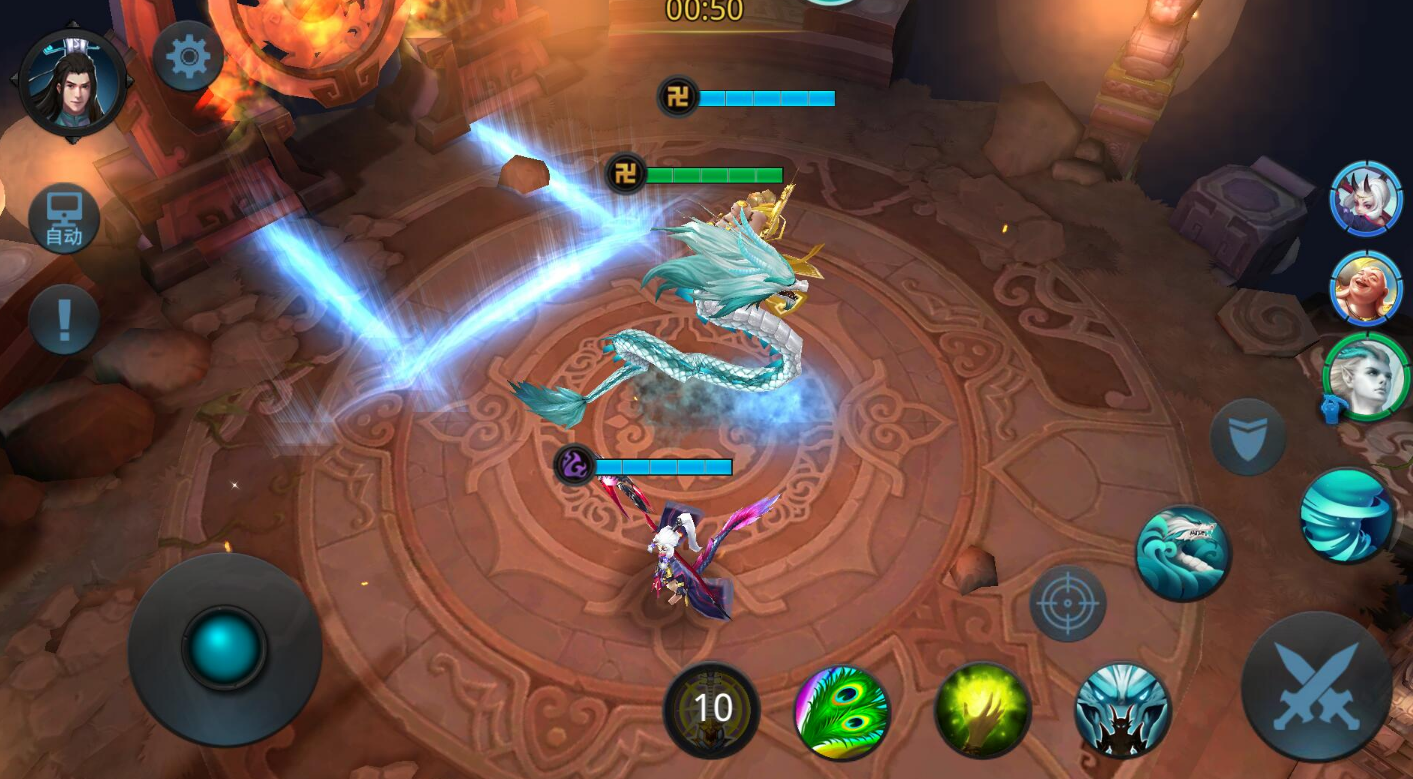Screen dimensions: 1413x779
Task: Tap the crosshair target lock button
Action: click(x=1068, y=603)
